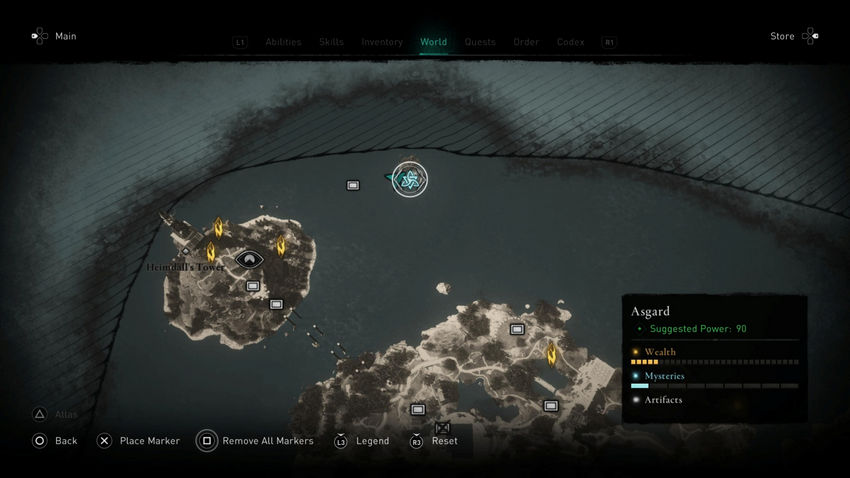Open the Store
Image resolution: width=850 pixels, height=478 pixels.
794,36
